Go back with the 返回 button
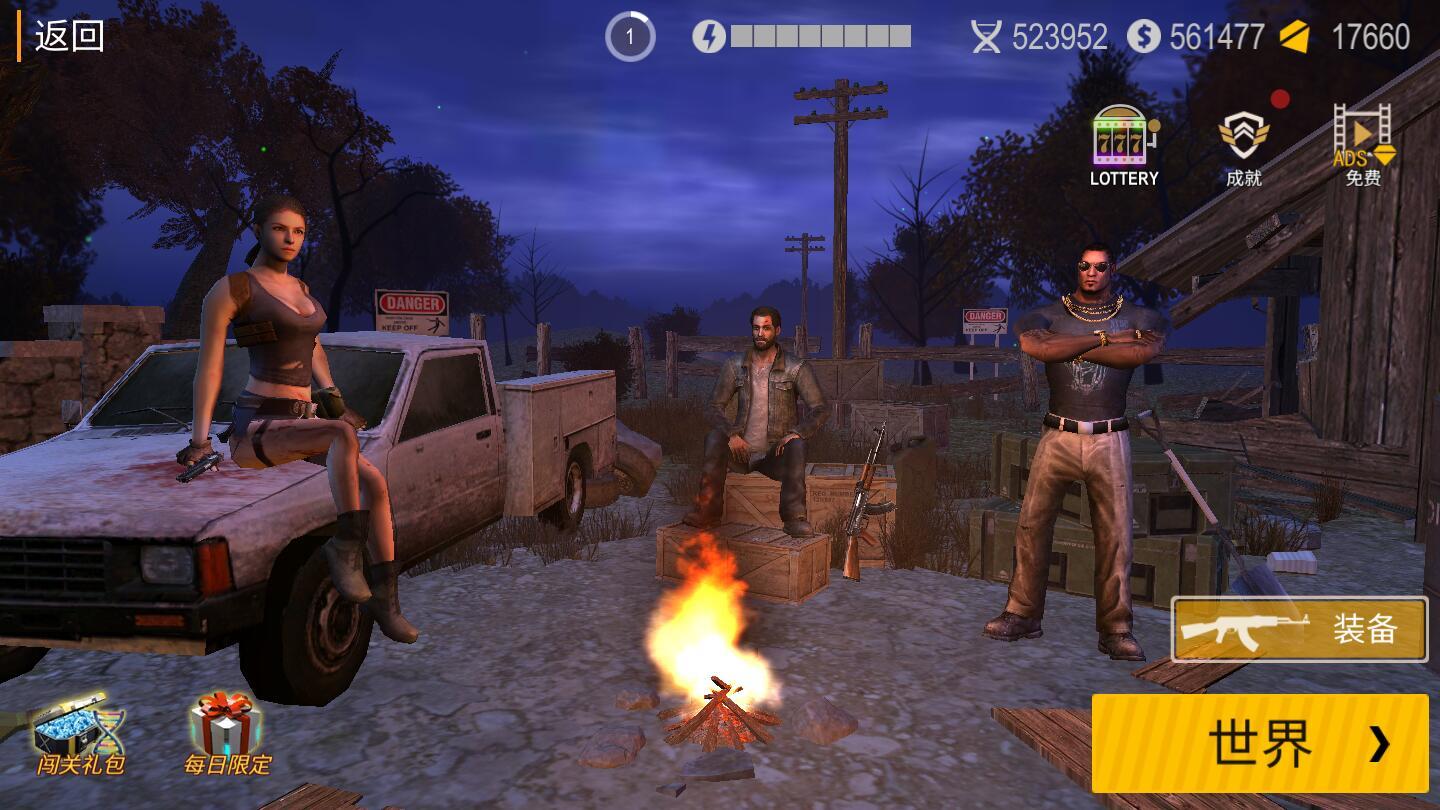The image size is (1440, 810). tap(68, 37)
